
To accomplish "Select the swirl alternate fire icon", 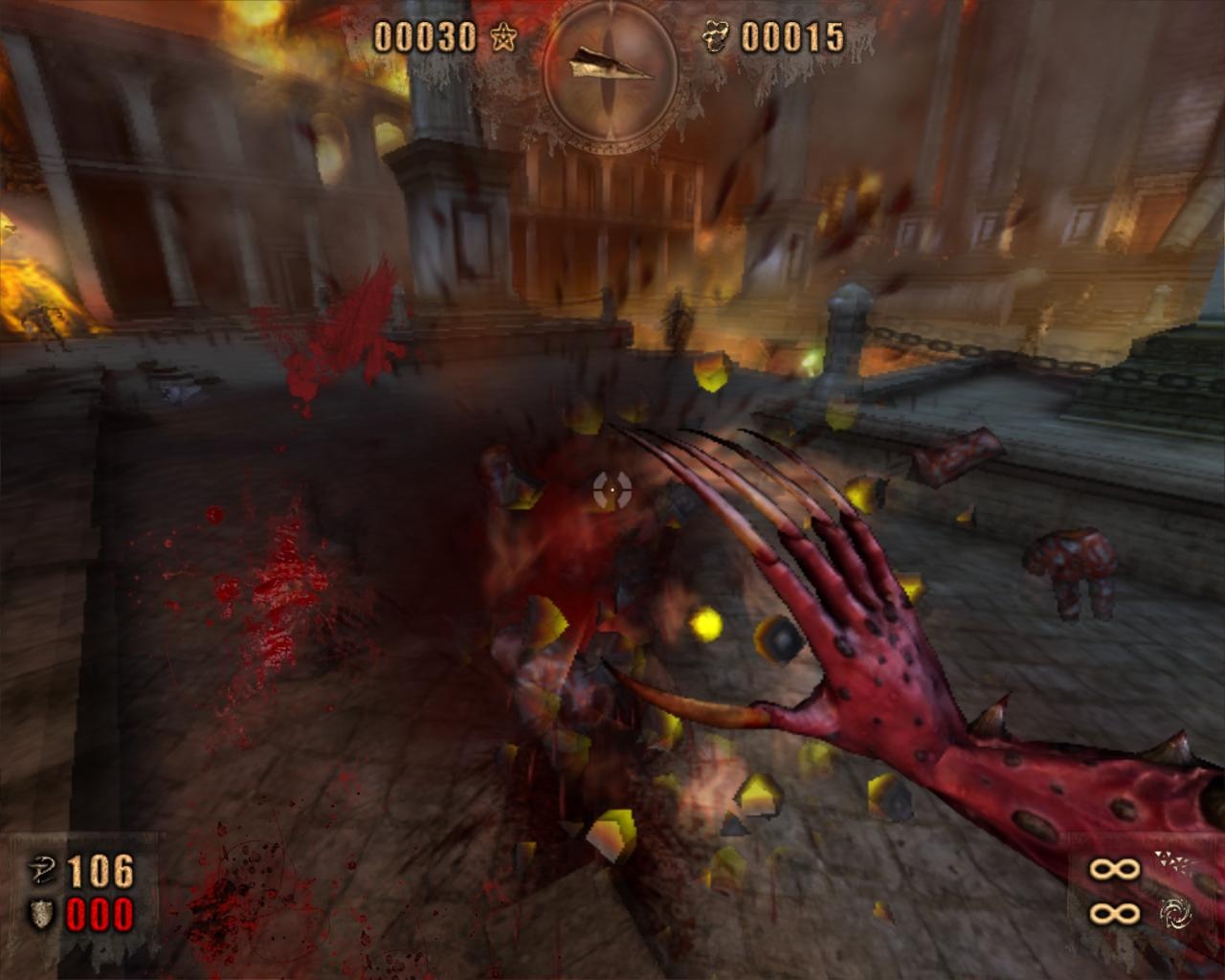I will pos(1175,914).
